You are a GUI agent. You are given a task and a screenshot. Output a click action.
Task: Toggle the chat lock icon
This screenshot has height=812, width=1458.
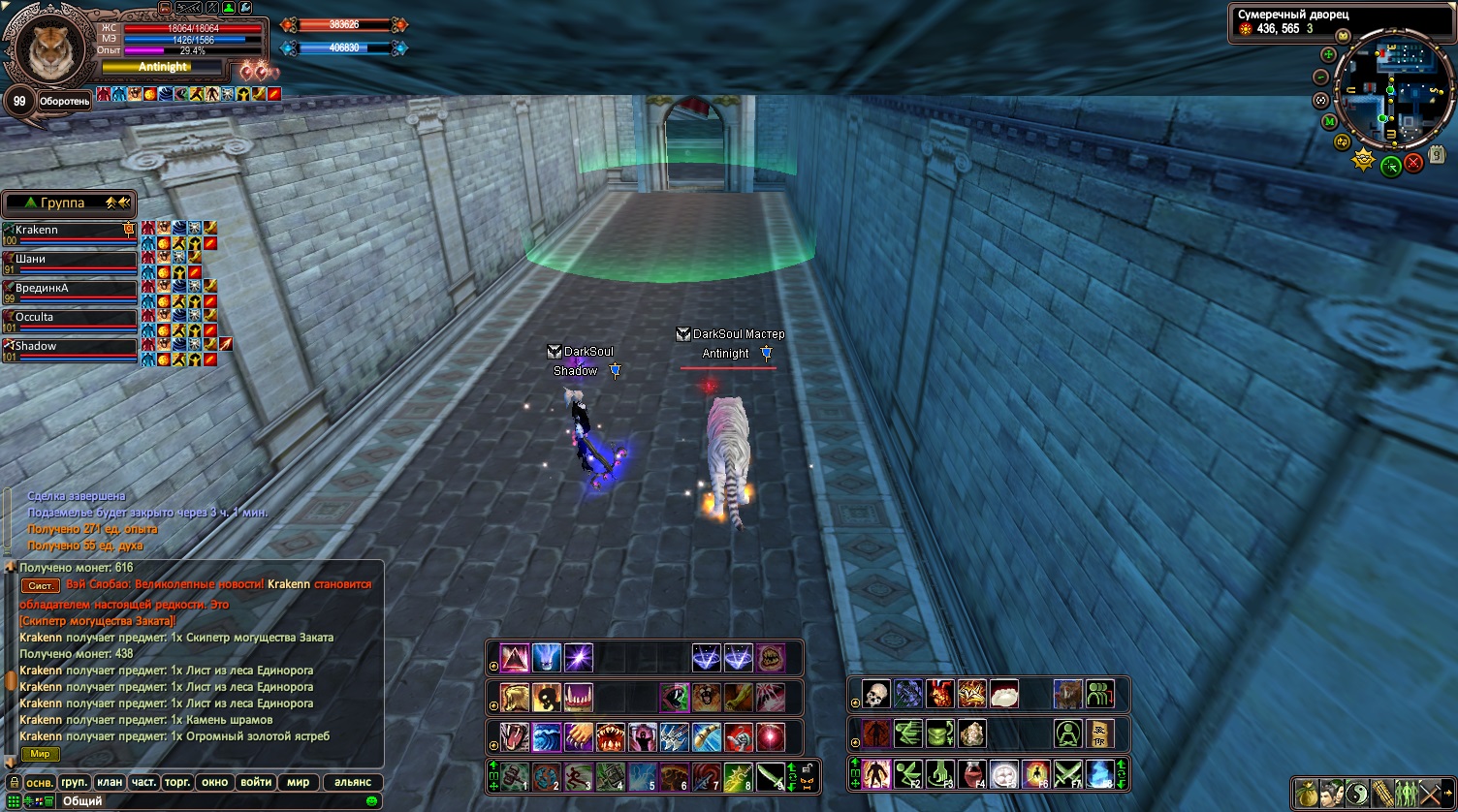14,783
